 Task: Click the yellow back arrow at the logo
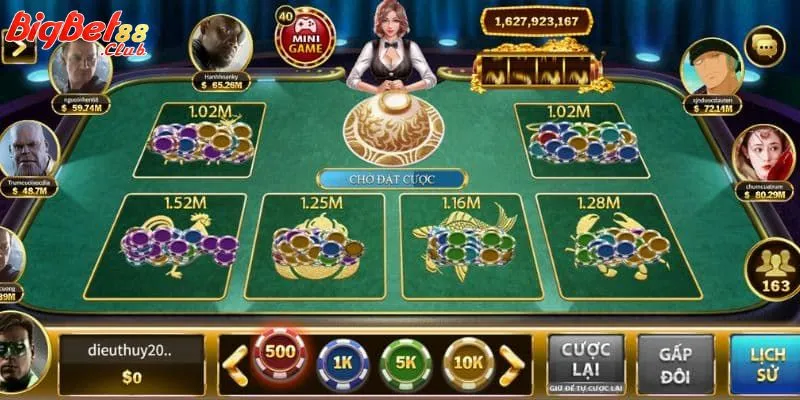click(x=17, y=46)
